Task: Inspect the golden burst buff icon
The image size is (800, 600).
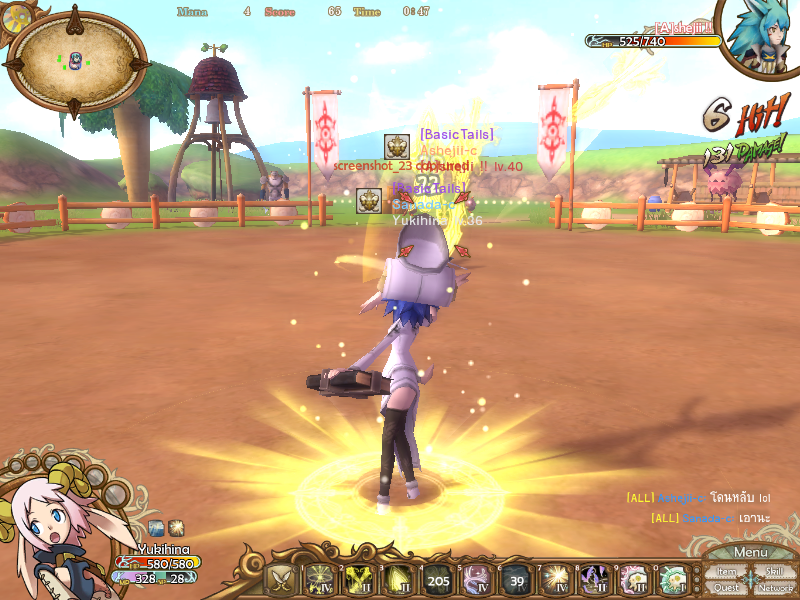Action: pos(176,527)
